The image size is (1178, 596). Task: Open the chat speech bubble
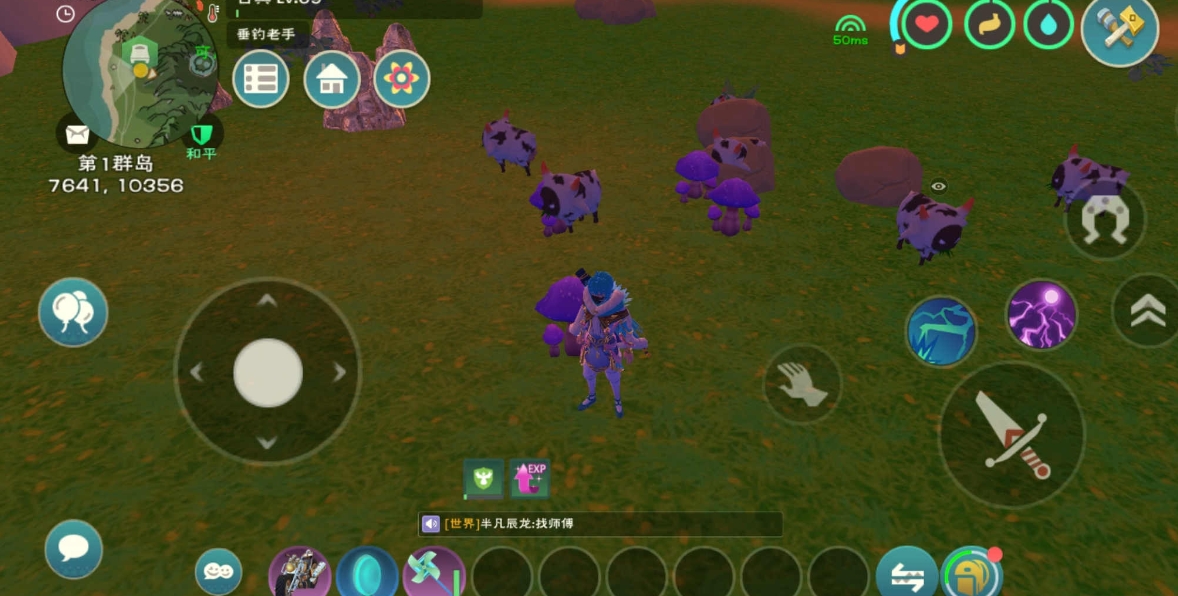tap(73, 548)
